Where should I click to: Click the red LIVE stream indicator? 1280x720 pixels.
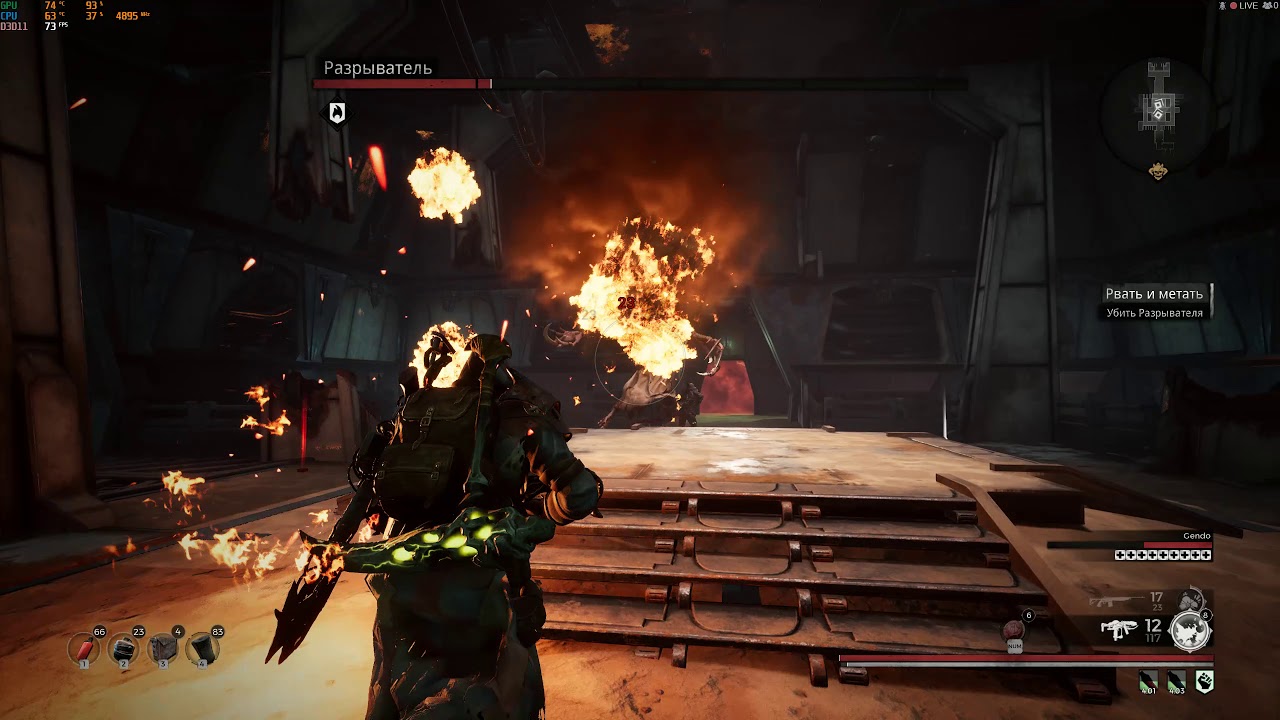pos(1244,6)
